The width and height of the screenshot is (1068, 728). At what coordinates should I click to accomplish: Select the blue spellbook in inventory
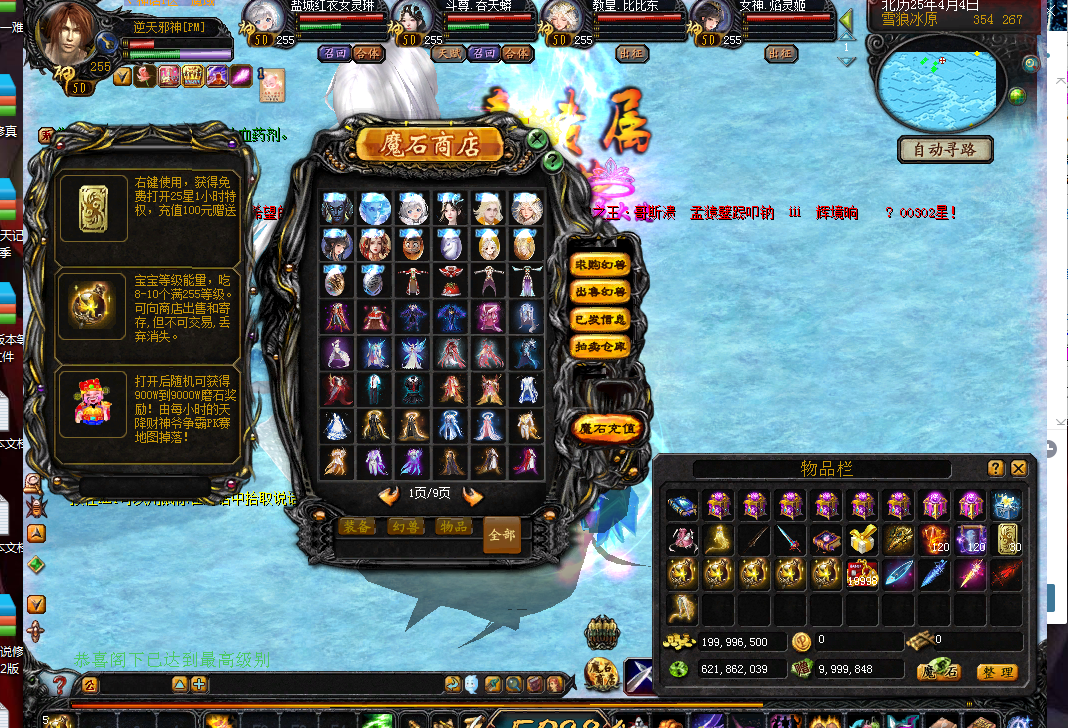[683, 506]
